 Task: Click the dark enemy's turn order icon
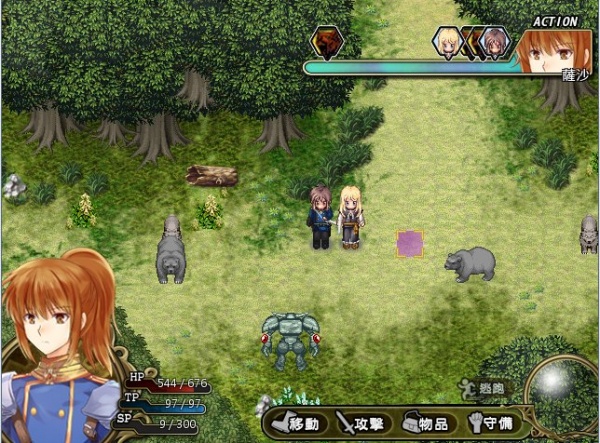coord(325,41)
